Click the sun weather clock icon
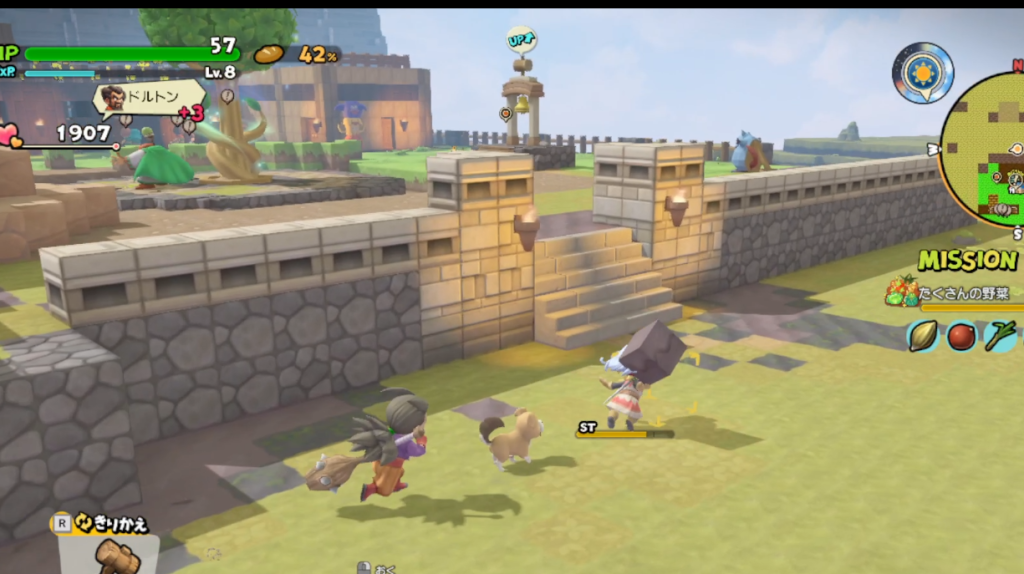Viewport: 1024px width, 574px height. point(922,73)
